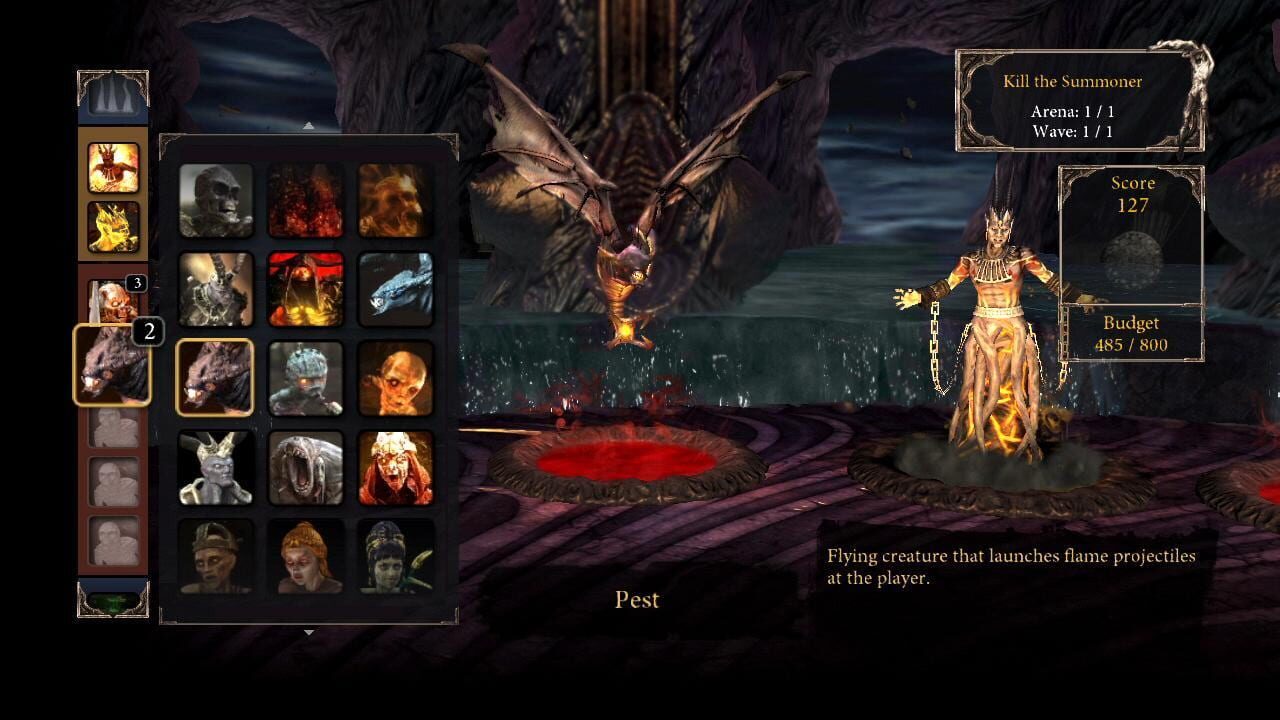1280x720 pixels.
Task: Choose the crowned red-robed hag icon
Action: [396, 464]
